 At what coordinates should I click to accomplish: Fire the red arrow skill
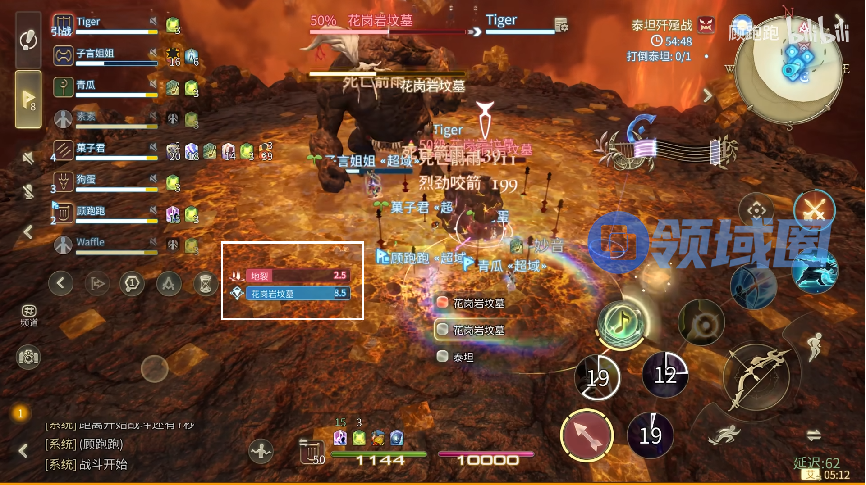(586, 435)
